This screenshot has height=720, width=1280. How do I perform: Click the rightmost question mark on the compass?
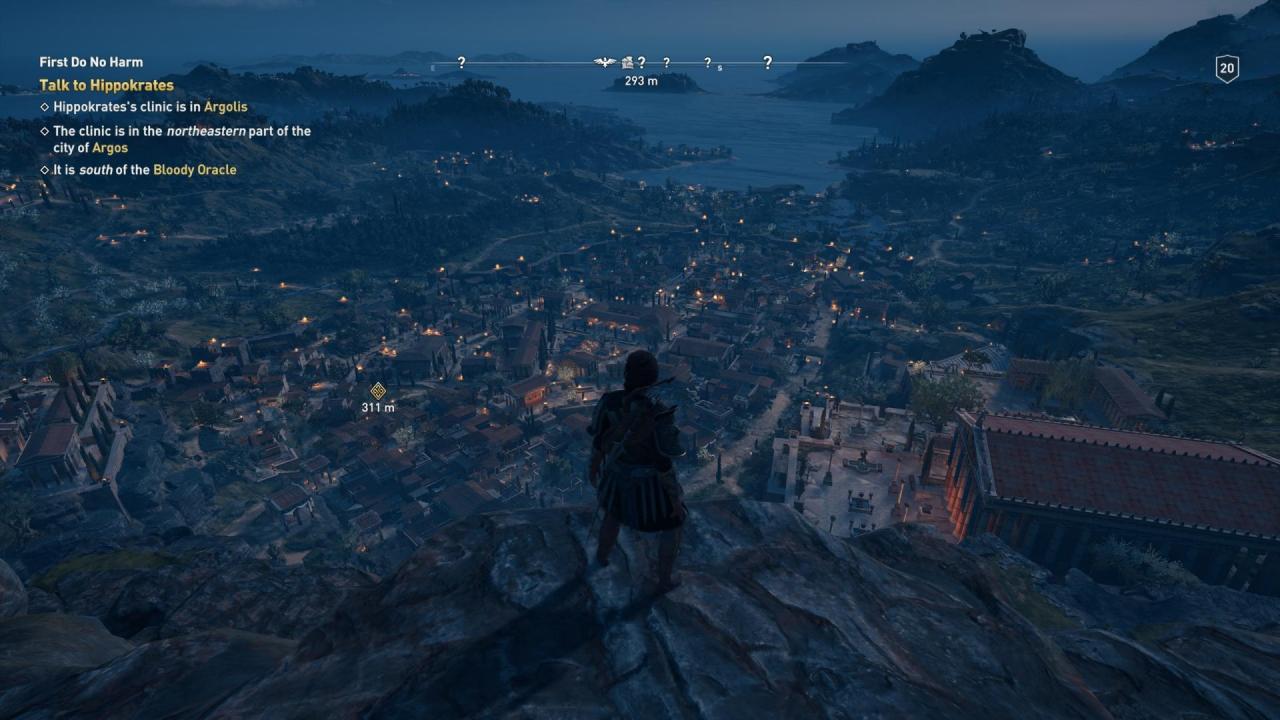point(768,62)
